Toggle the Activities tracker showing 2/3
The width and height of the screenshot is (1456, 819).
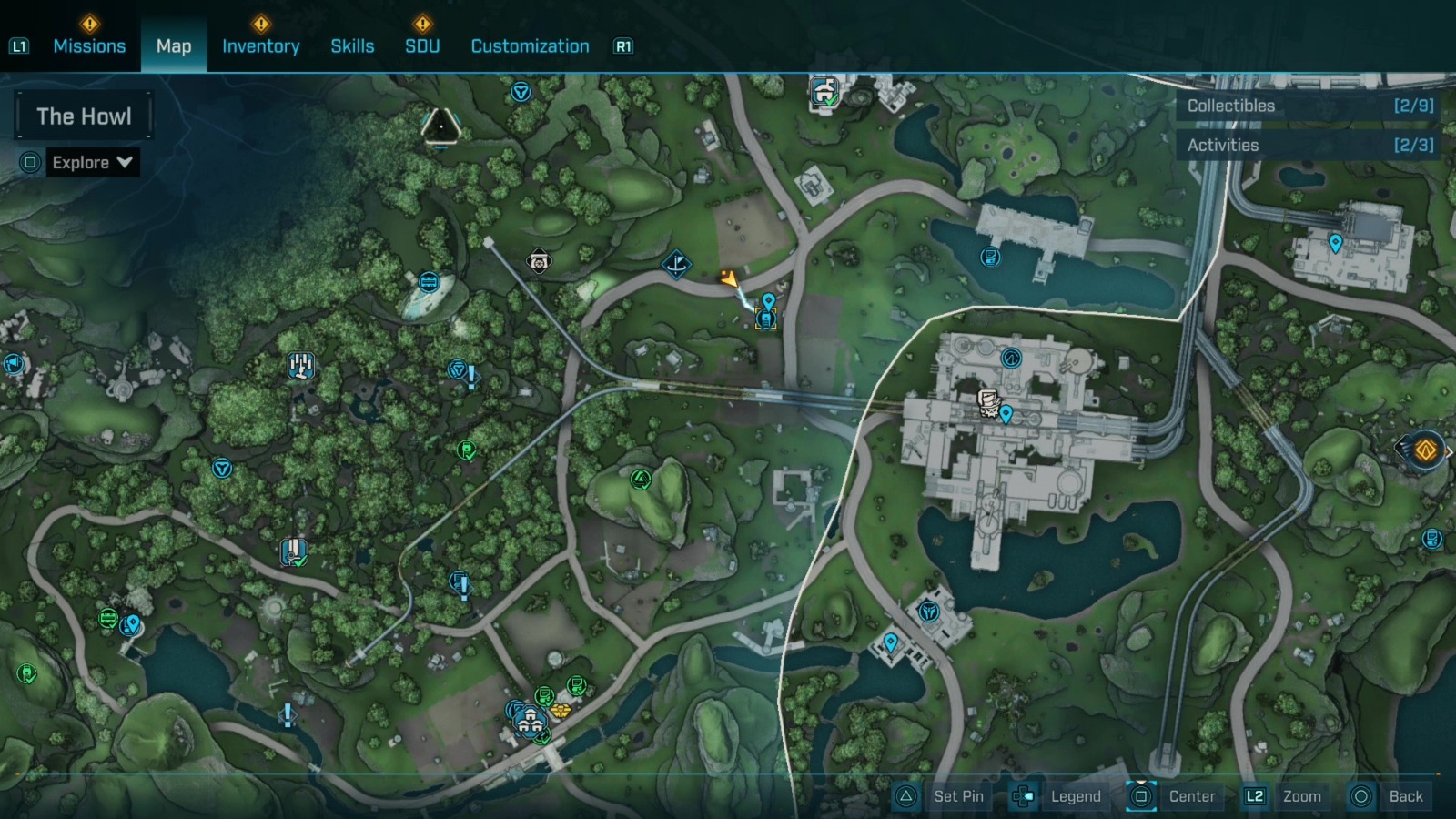(1309, 145)
